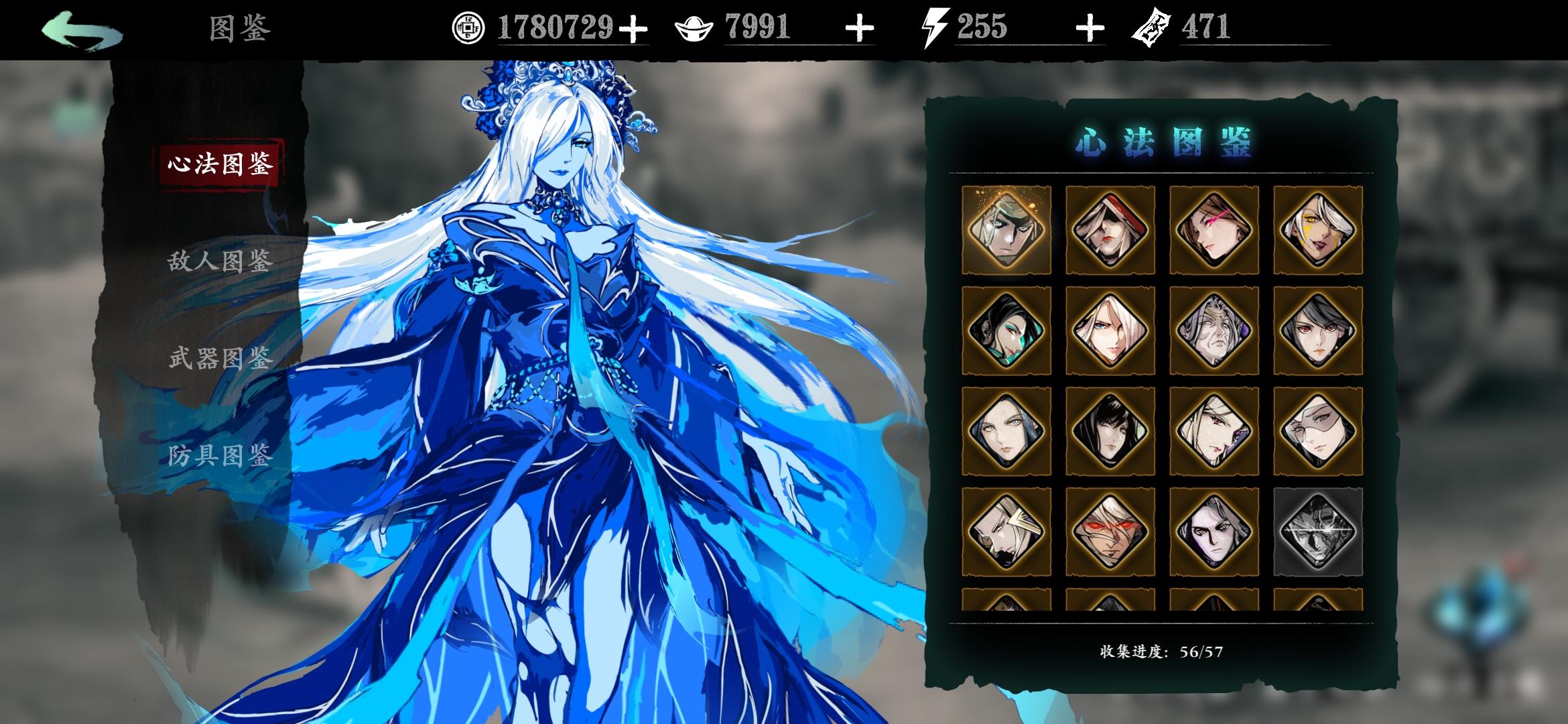Open the red-hooded character portrait in the first row
This screenshot has height=724, width=1568.
pos(1110,228)
